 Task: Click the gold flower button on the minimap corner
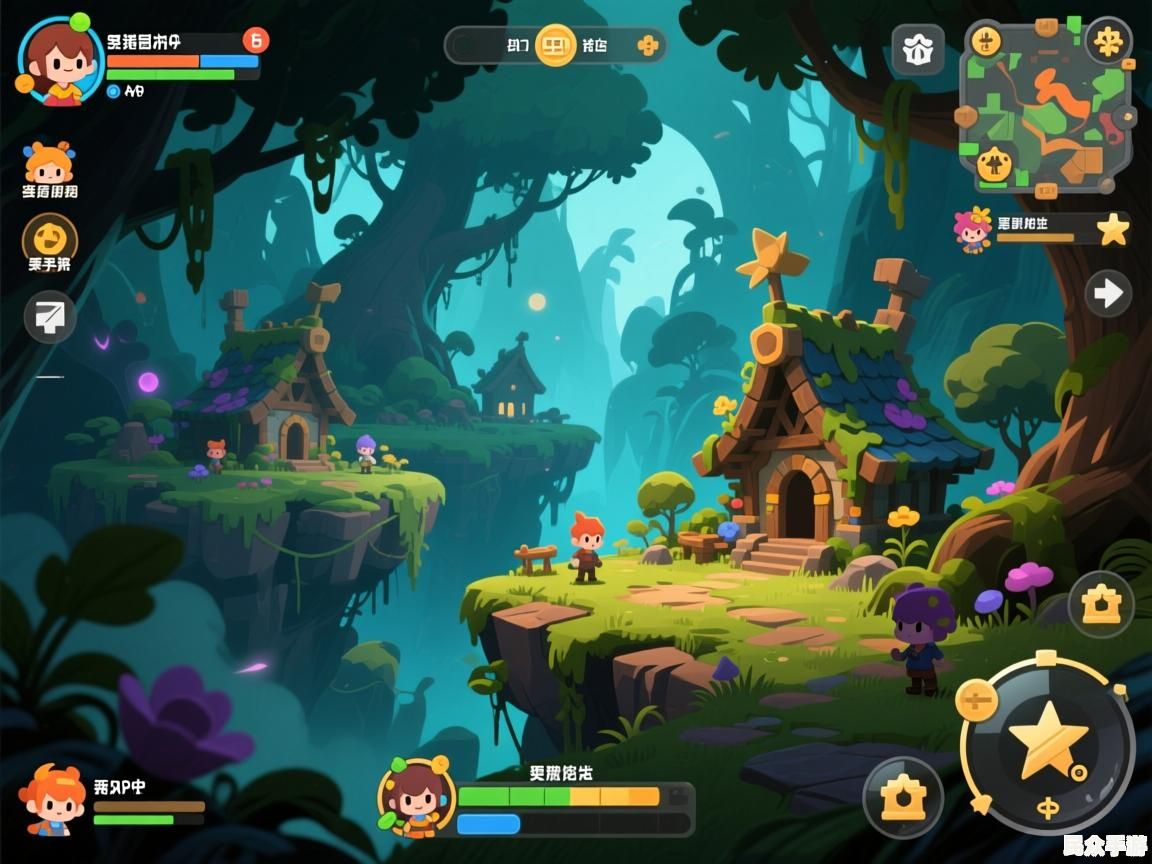(x=1108, y=41)
